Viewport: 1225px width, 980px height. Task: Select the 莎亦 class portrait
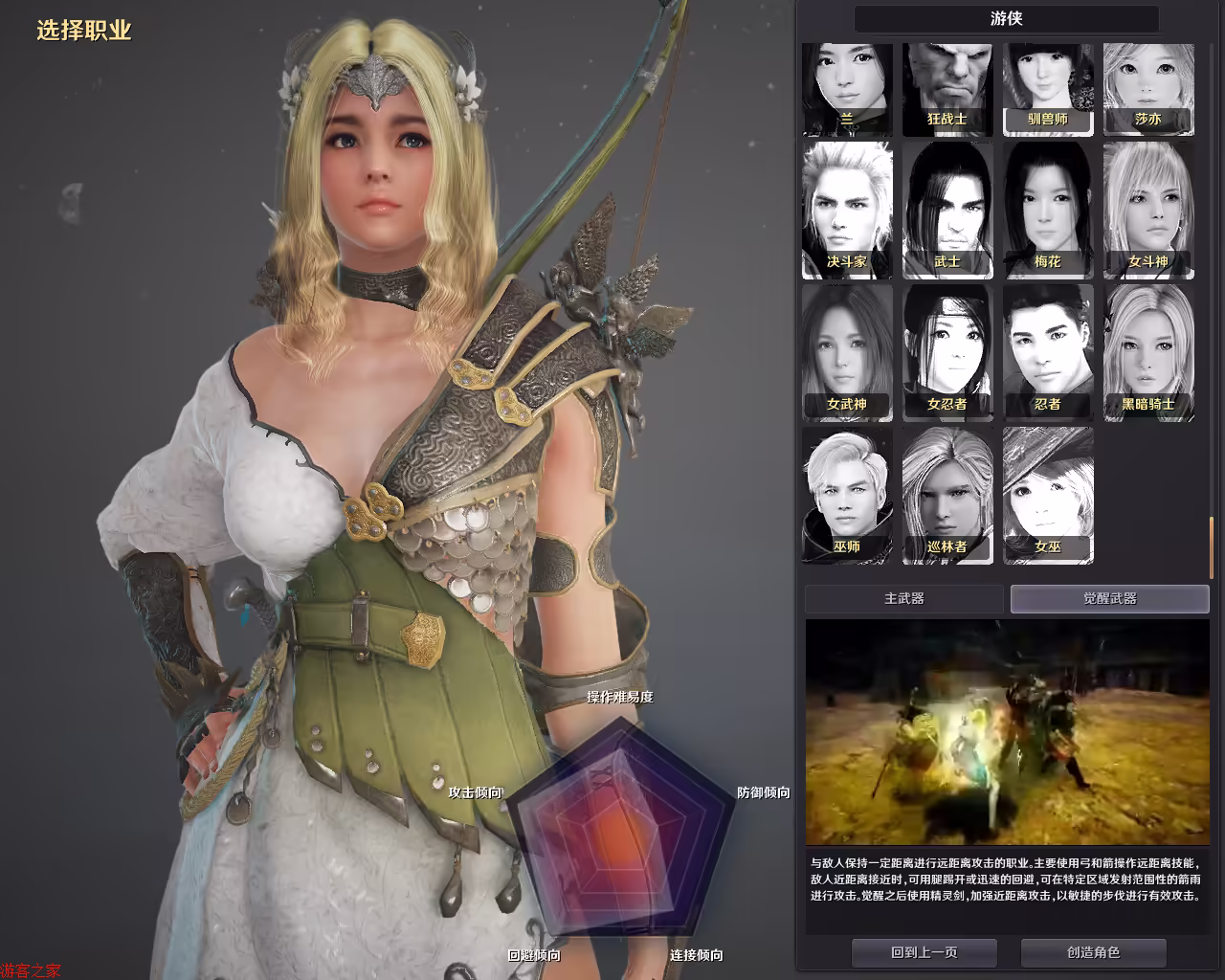pos(1148,89)
